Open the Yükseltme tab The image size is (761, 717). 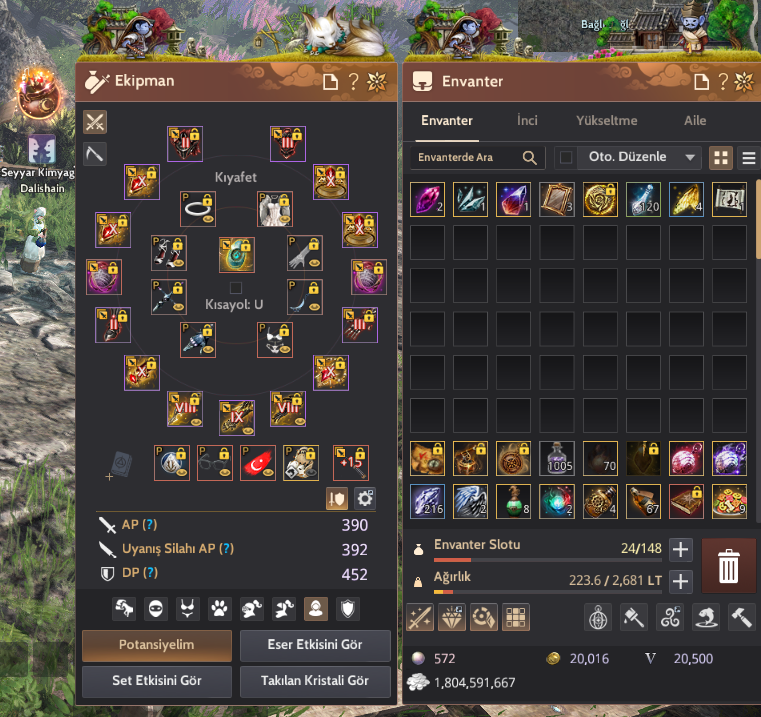point(606,120)
